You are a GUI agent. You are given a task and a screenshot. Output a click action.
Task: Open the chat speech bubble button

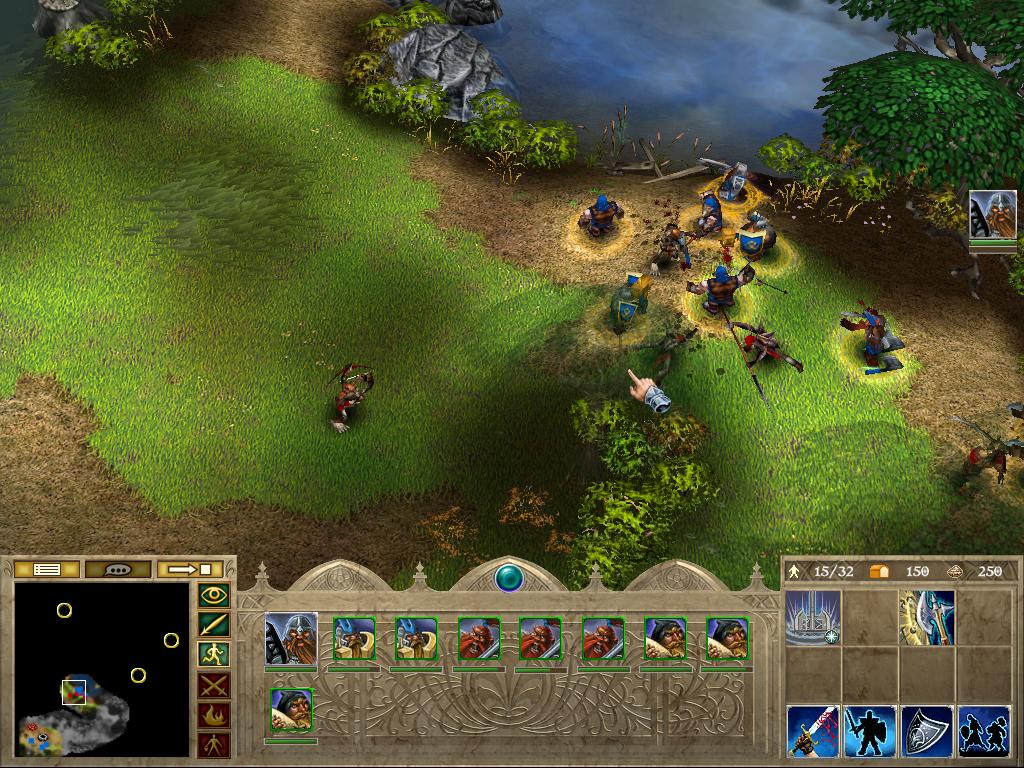pyautogui.click(x=118, y=569)
